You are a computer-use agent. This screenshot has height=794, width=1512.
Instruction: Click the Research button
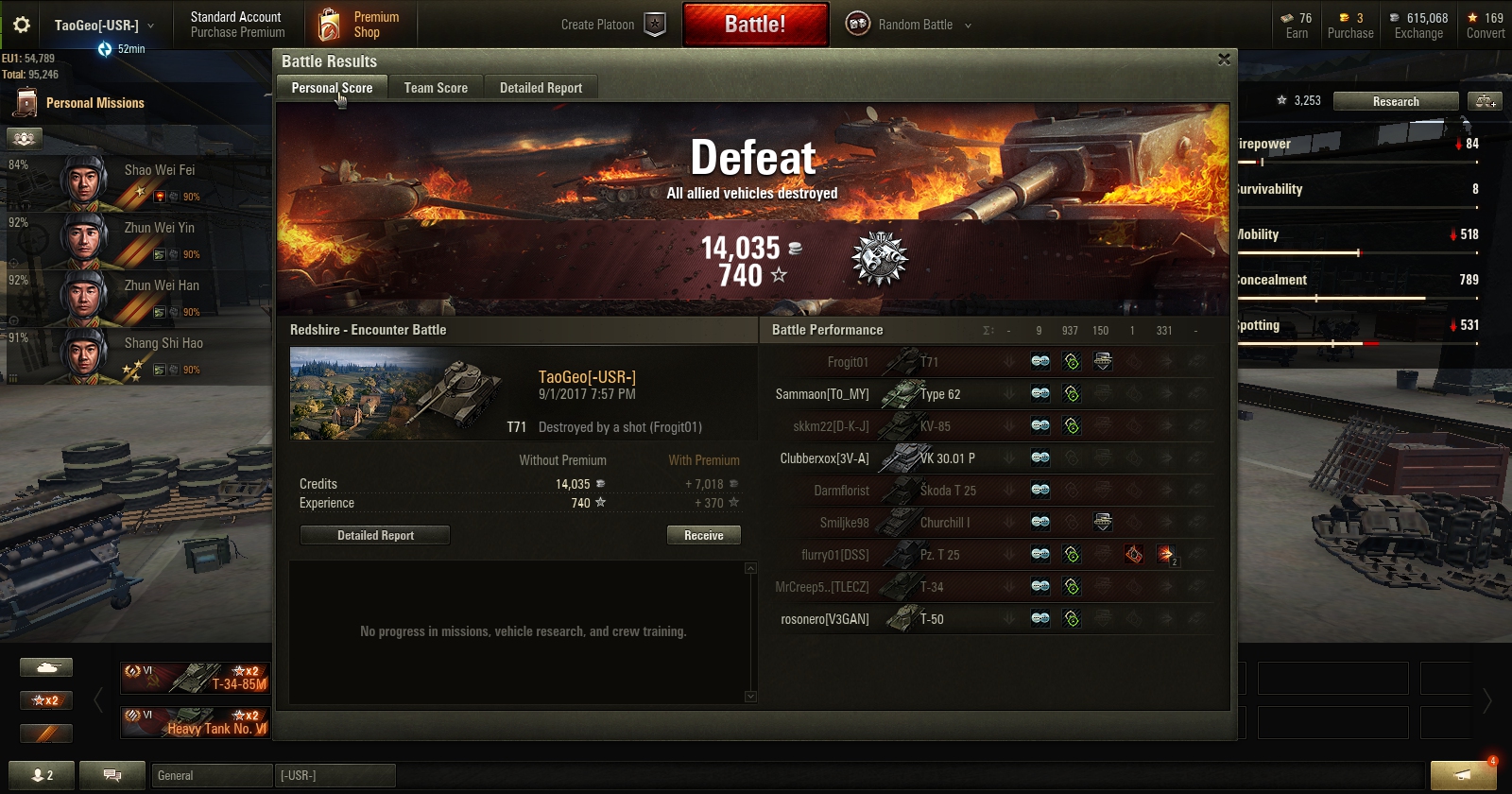1396,101
